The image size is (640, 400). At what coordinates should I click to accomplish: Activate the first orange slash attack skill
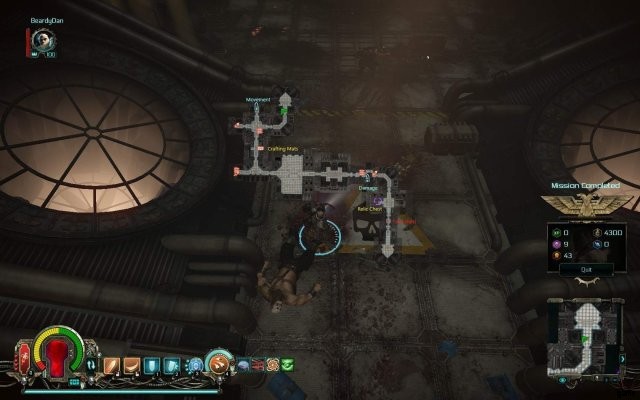click(115, 365)
